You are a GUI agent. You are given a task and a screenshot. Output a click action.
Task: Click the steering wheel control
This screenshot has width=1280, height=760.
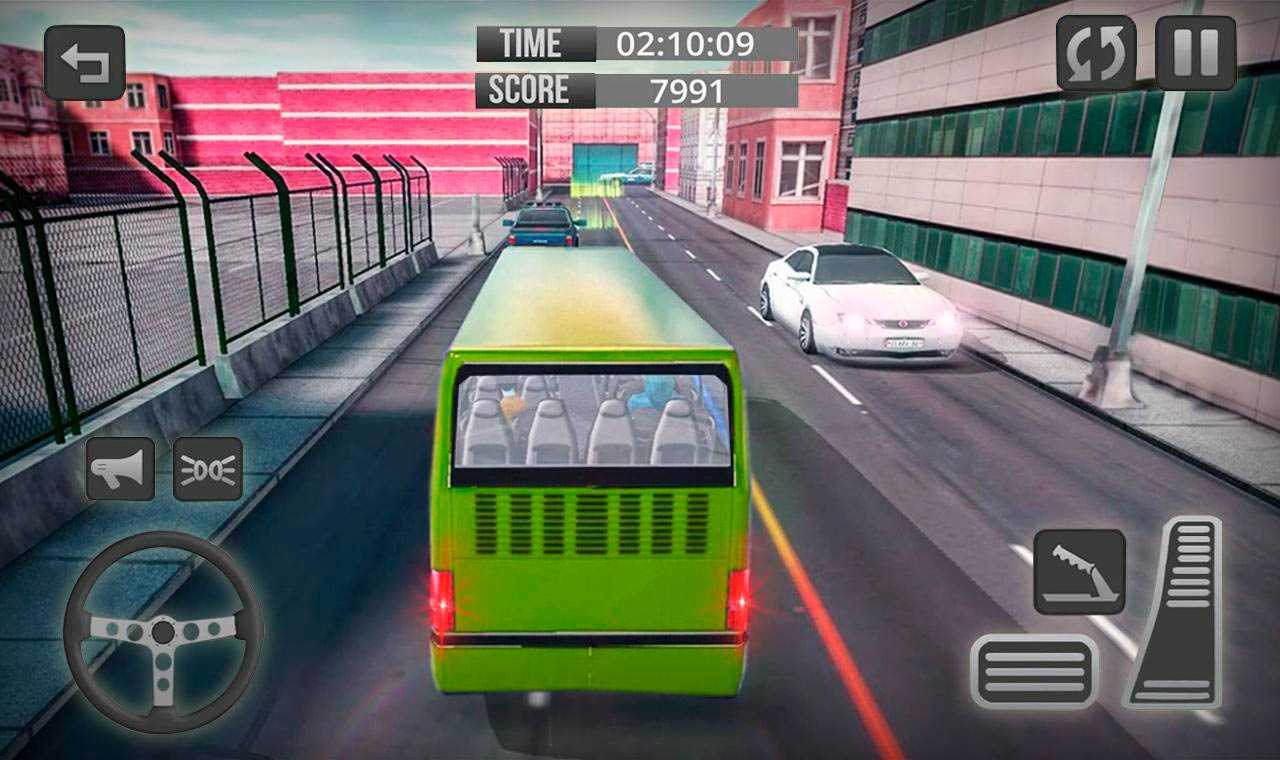point(163,631)
